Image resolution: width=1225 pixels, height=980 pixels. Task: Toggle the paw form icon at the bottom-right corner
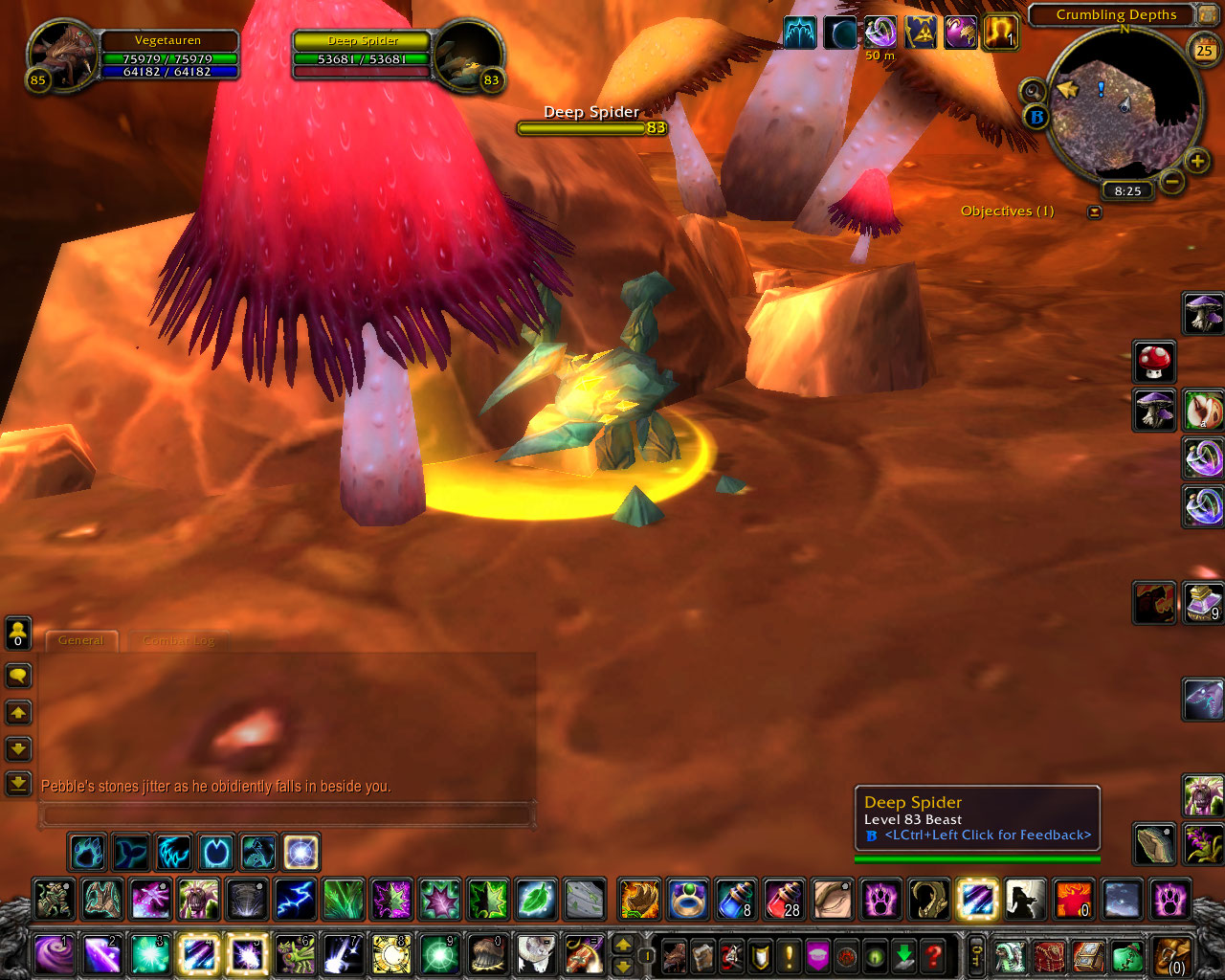coord(1172,900)
